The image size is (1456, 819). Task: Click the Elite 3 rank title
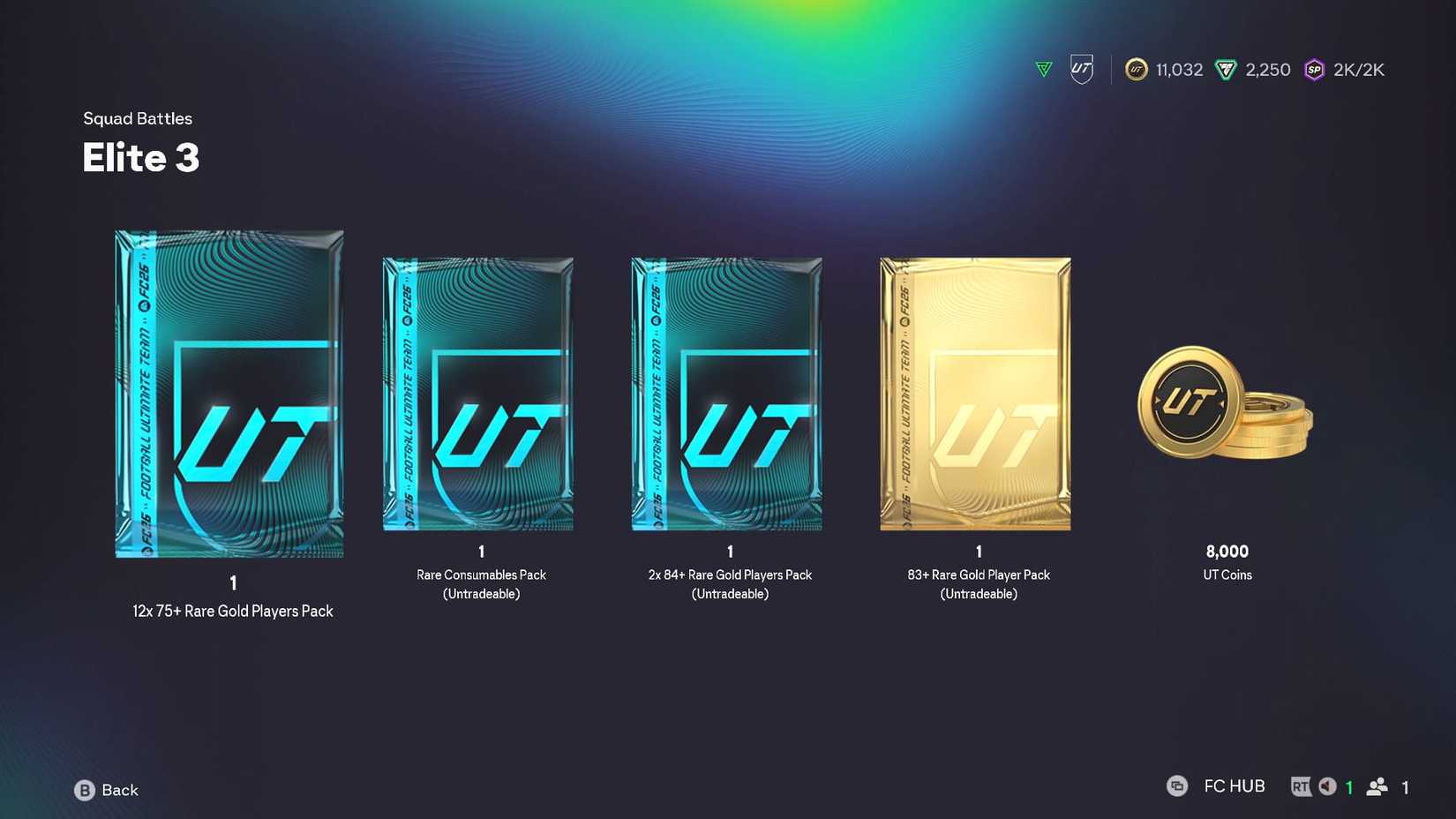tap(140, 158)
